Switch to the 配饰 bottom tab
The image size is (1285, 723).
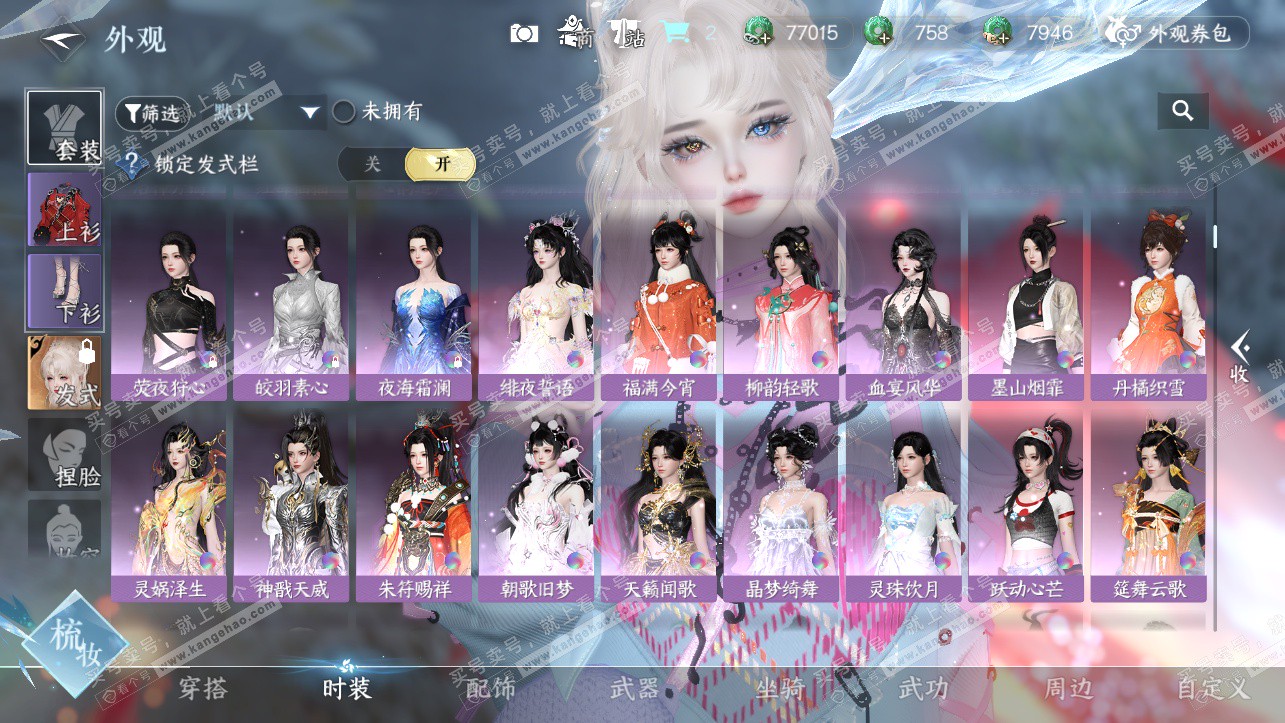(x=491, y=688)
